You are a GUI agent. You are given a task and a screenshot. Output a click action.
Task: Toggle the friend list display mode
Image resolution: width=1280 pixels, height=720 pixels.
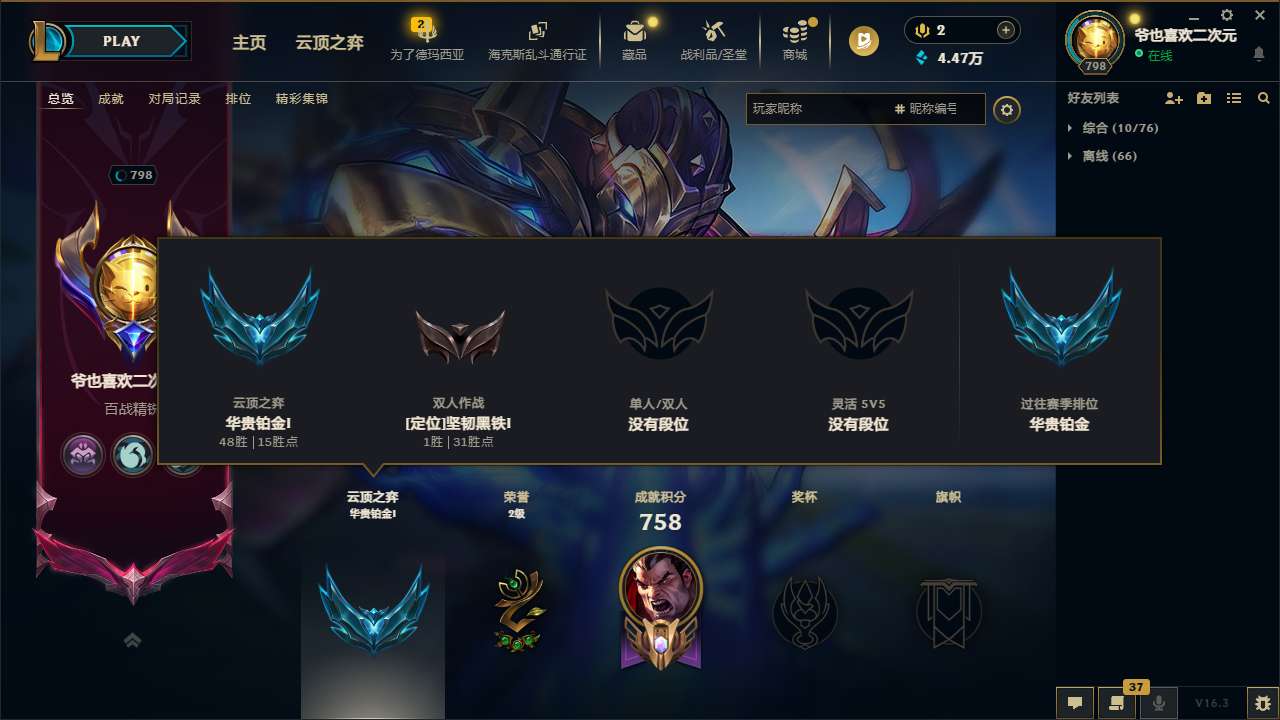(x=1234, y=98)
